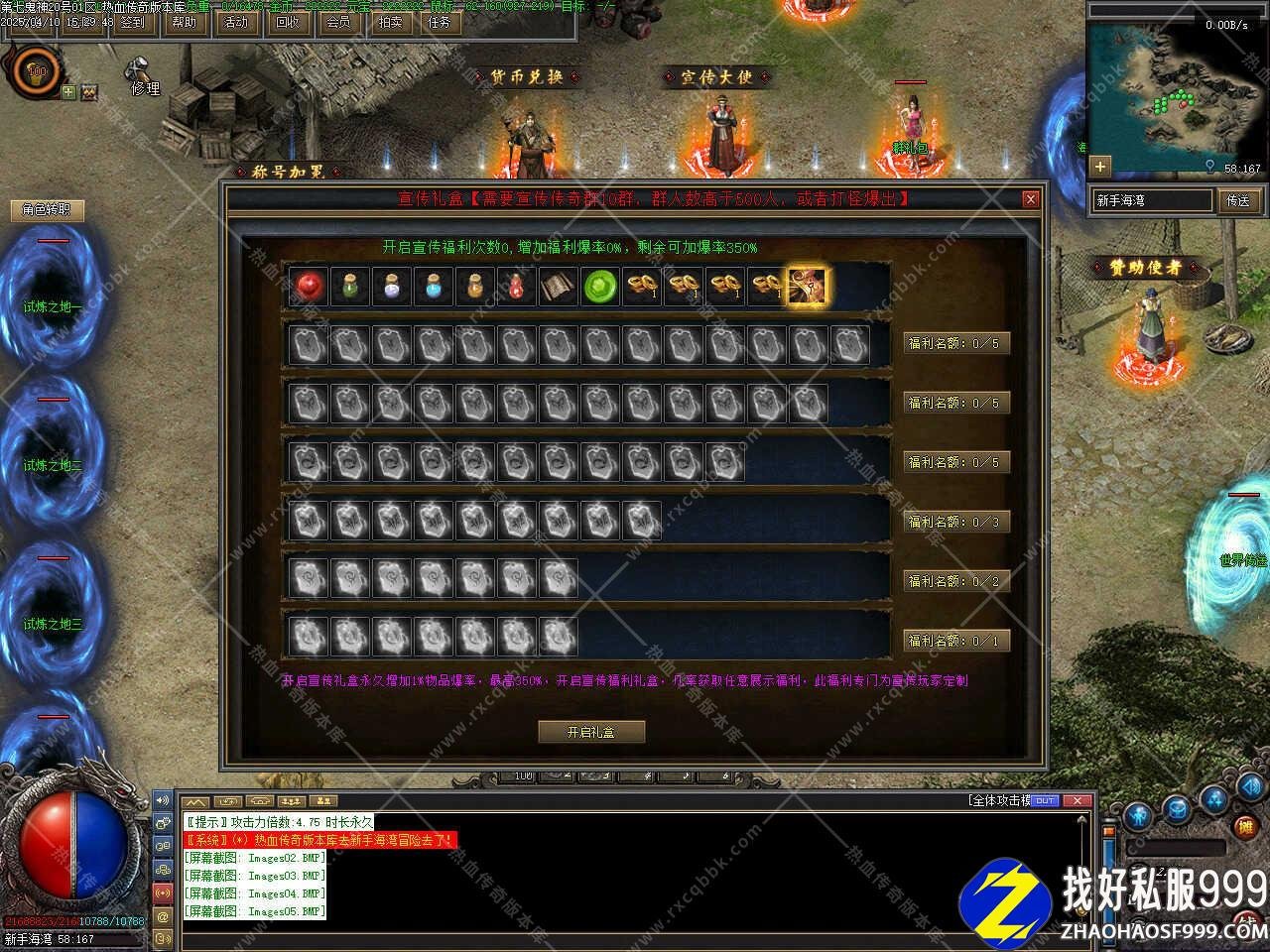The image size is (1270, 952).
Task: Open the 回收 recycle menu
Action: coord(288,22)
